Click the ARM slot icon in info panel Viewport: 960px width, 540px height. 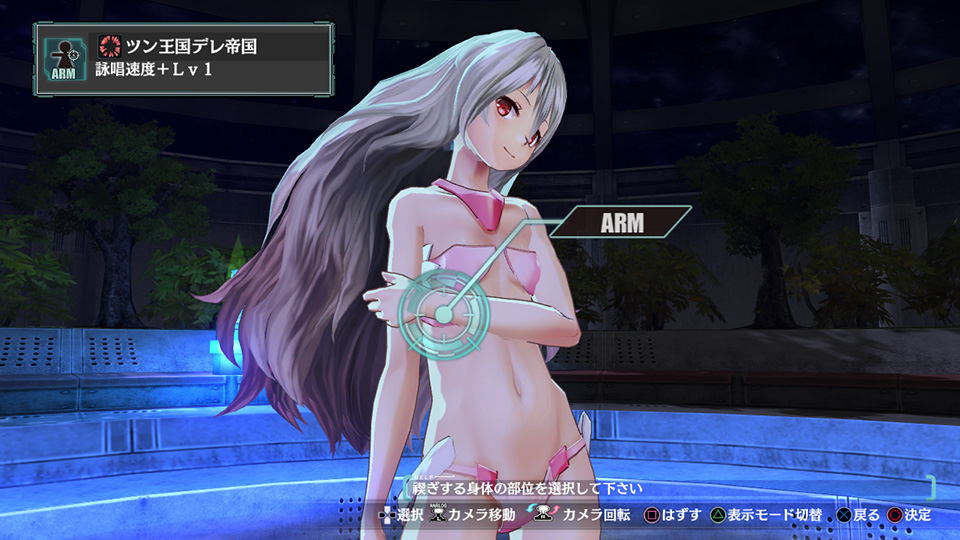tap(62, 59)
